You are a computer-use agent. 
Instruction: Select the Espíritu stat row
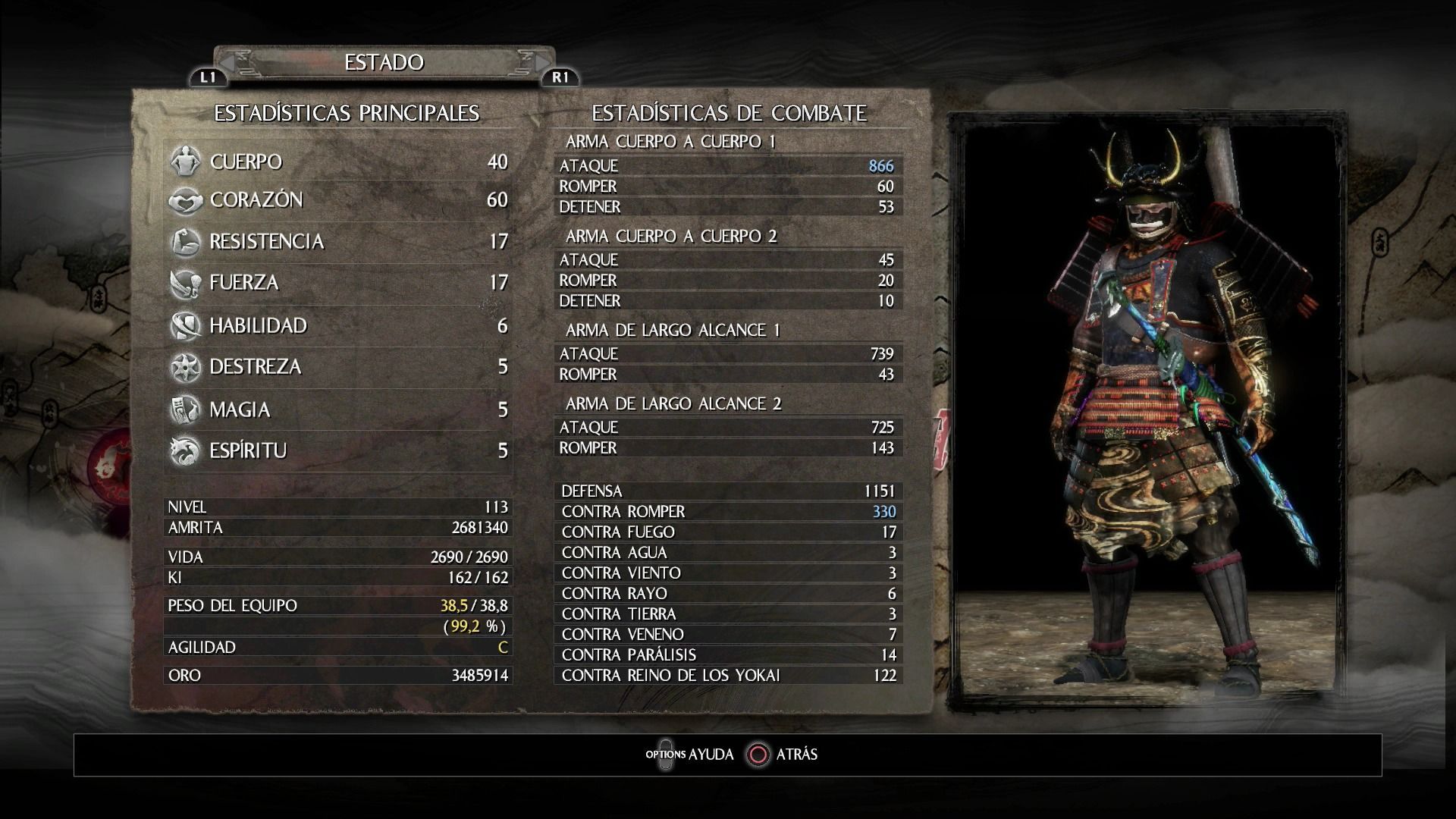(338, 450)
